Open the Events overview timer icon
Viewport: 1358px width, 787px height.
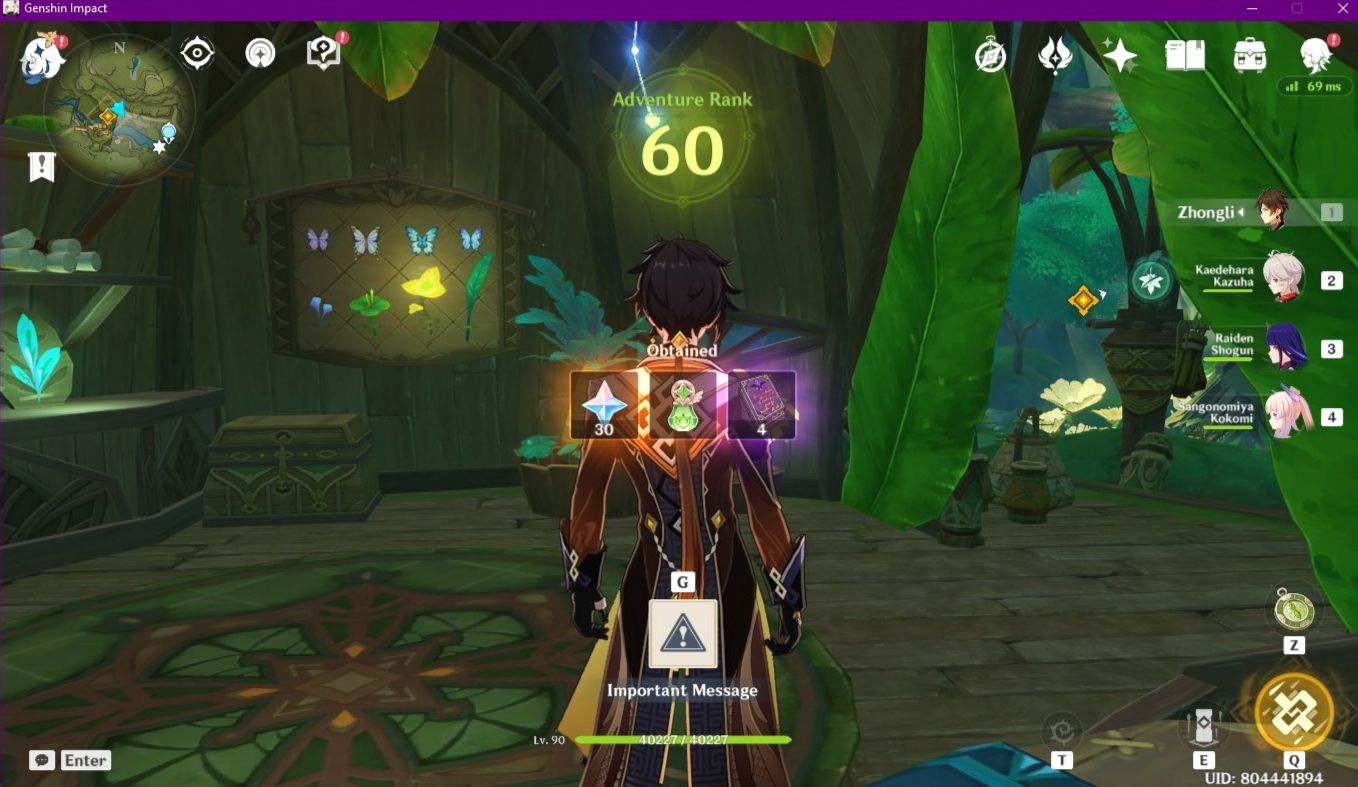[x=989, y=55]
